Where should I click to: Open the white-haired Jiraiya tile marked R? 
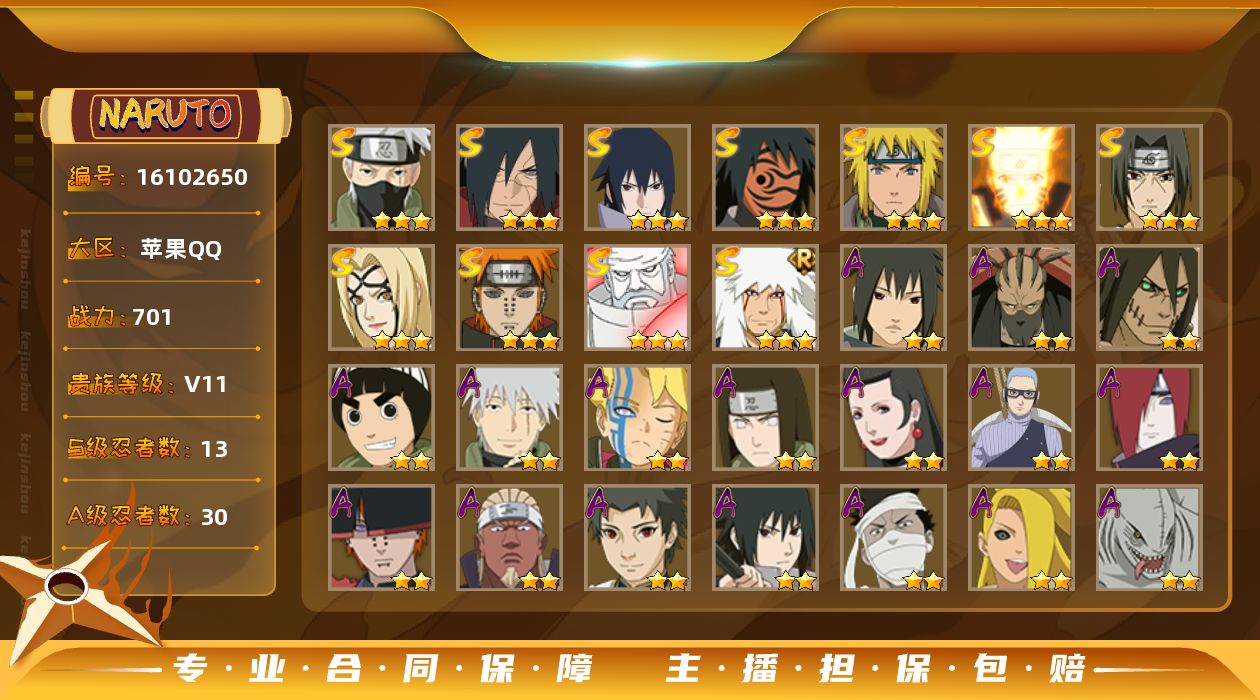tap(765, 298)
